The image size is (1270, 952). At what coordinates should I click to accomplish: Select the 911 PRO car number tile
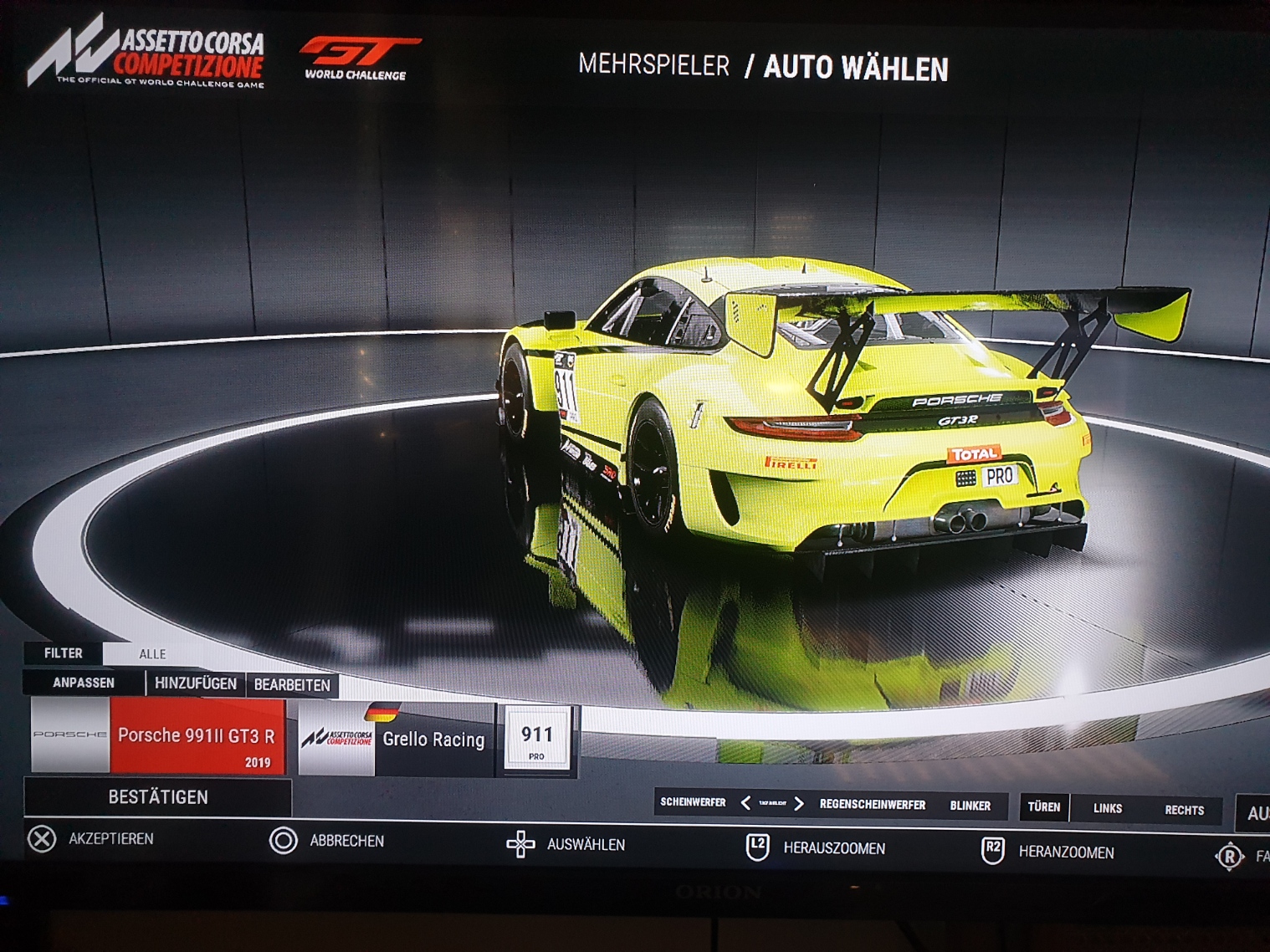(x=536, y=740)
